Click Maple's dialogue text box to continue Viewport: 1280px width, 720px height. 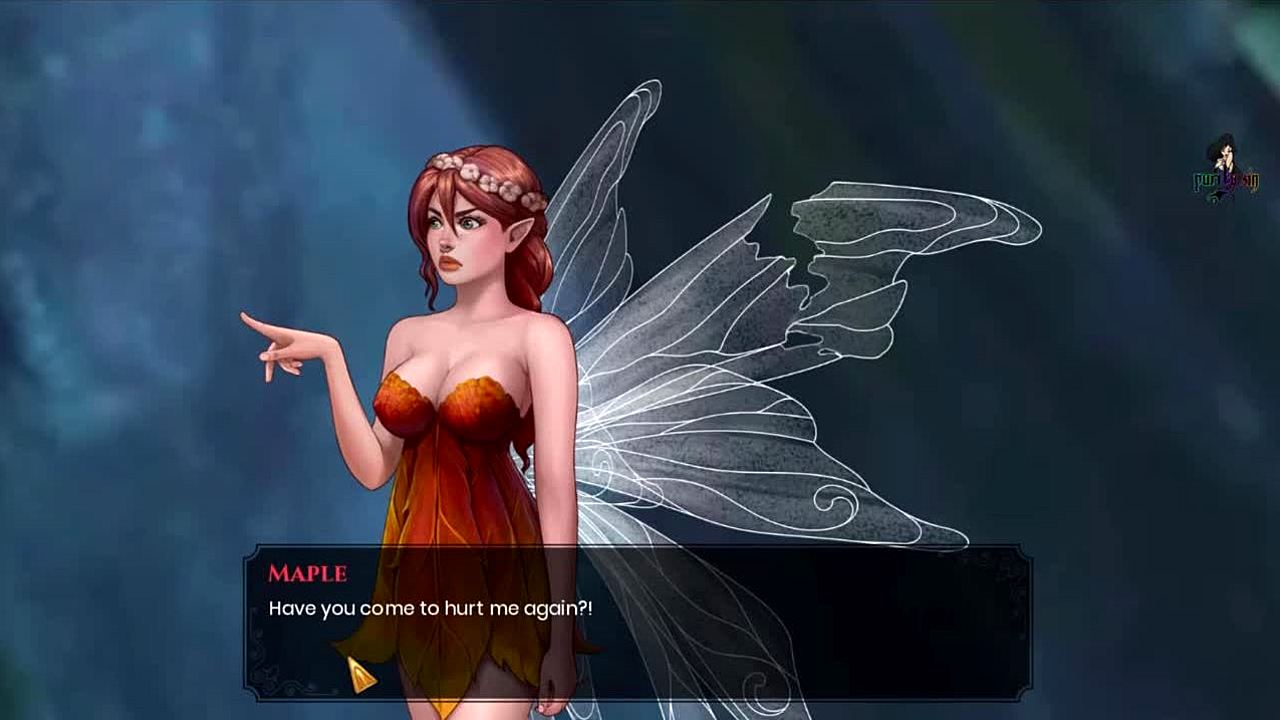tap(638, 622)
